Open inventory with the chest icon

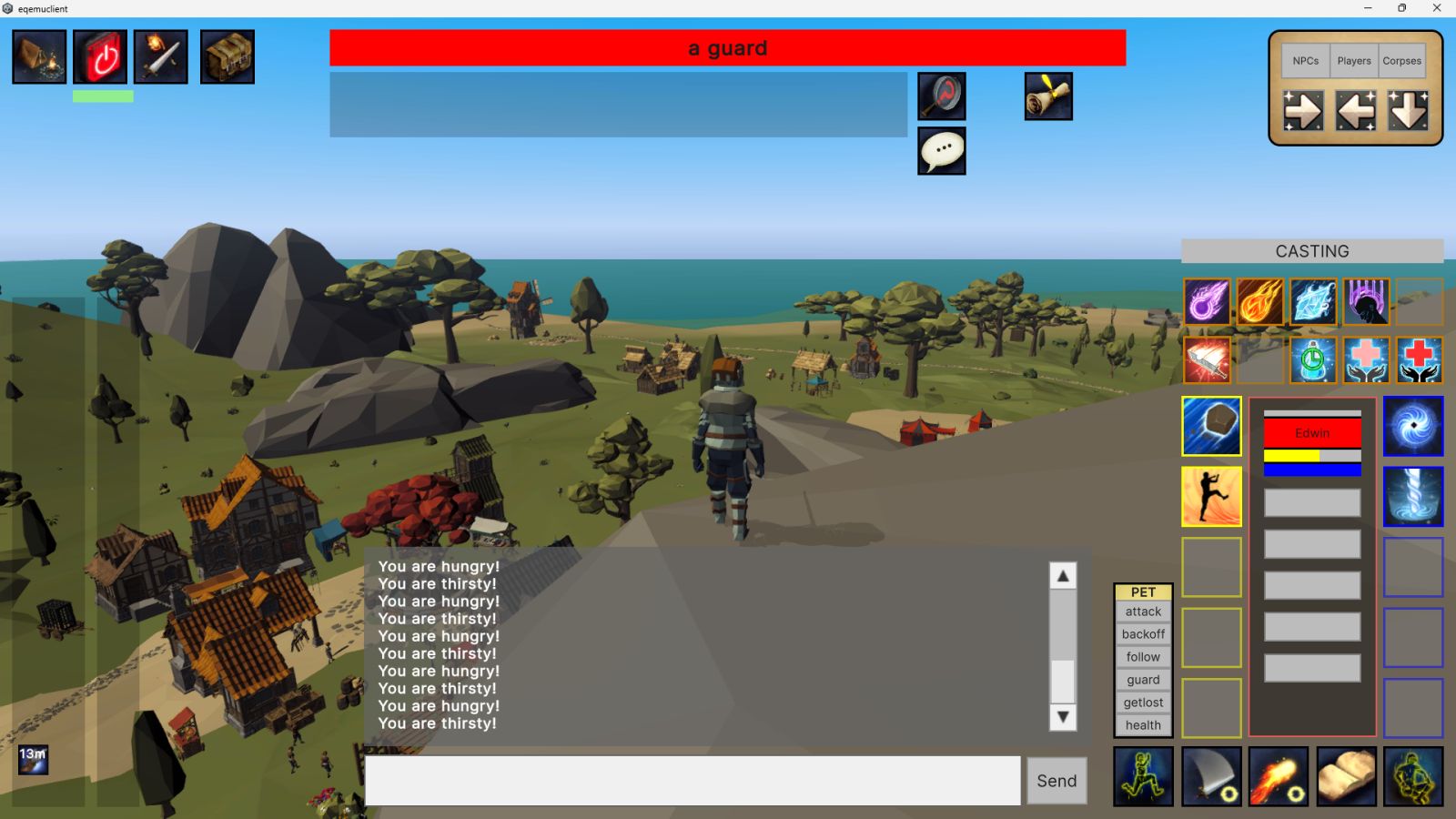(227, 56)
